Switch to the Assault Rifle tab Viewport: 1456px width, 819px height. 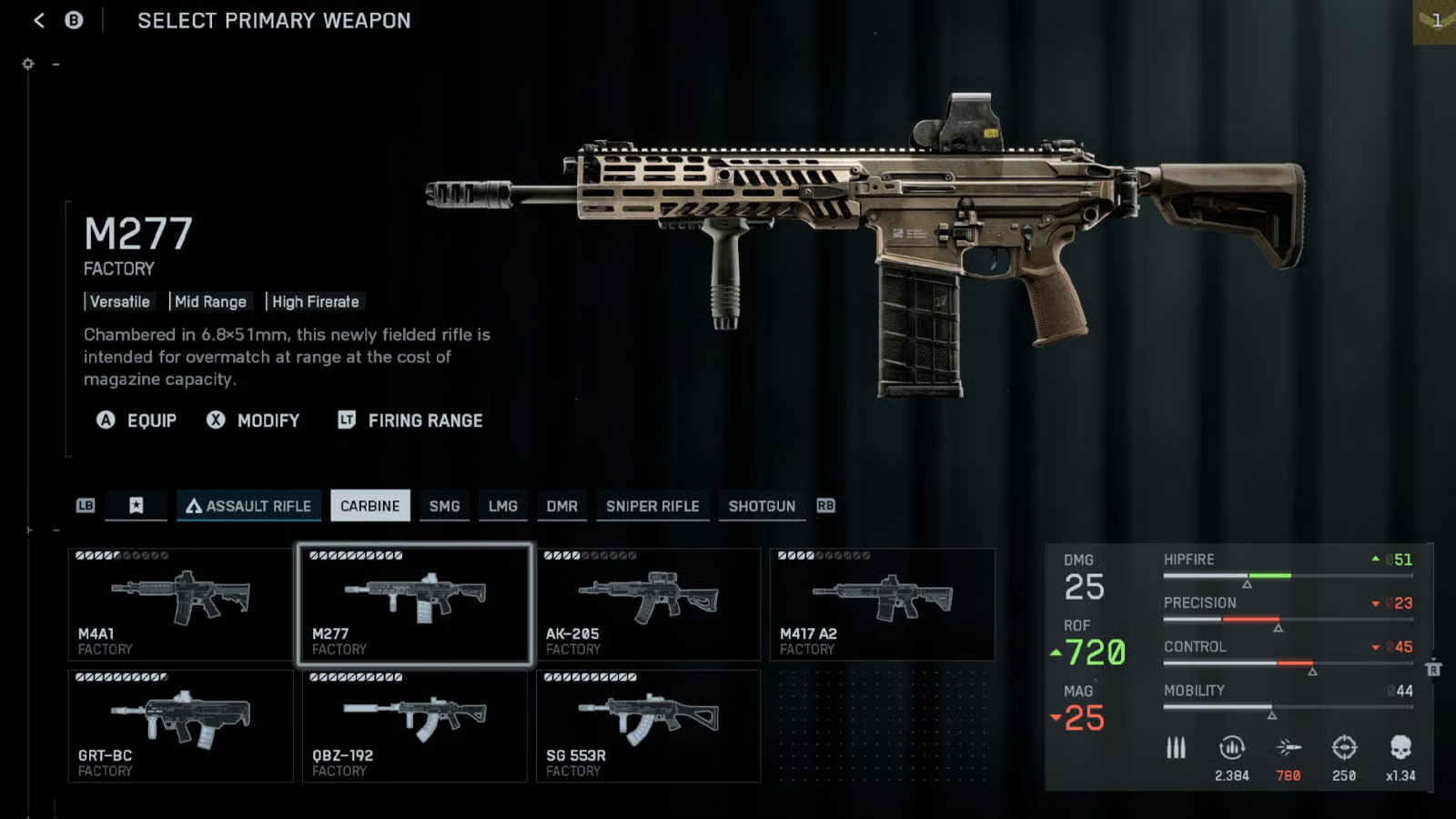(x=248, y=506)
